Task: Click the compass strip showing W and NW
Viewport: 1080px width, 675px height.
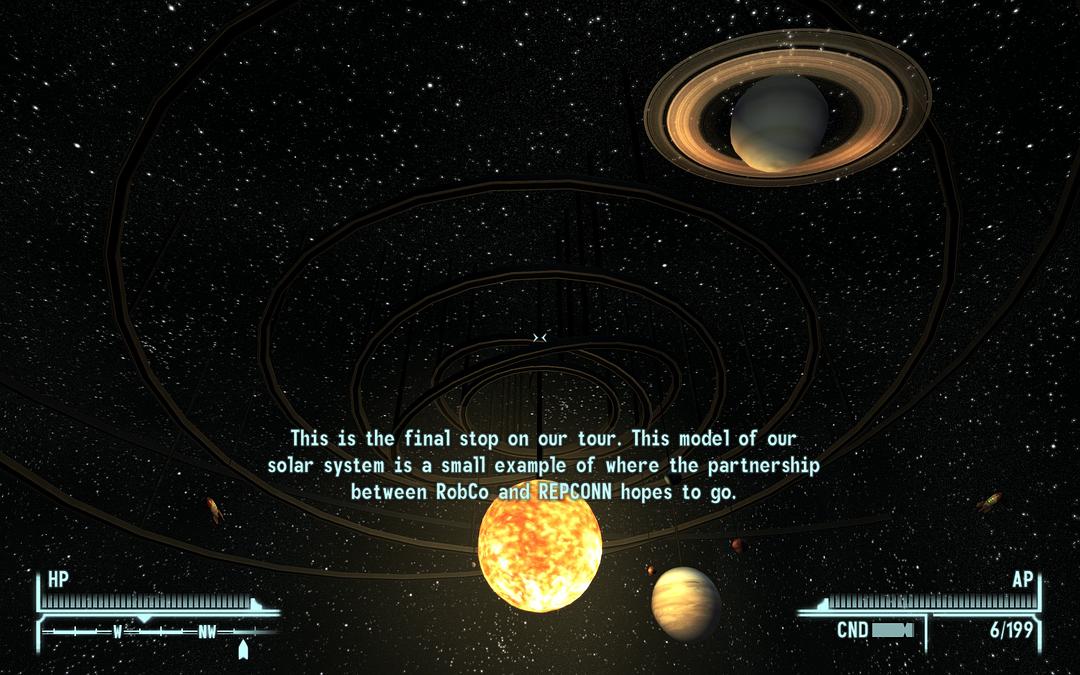Action: [x=160, y=632]
